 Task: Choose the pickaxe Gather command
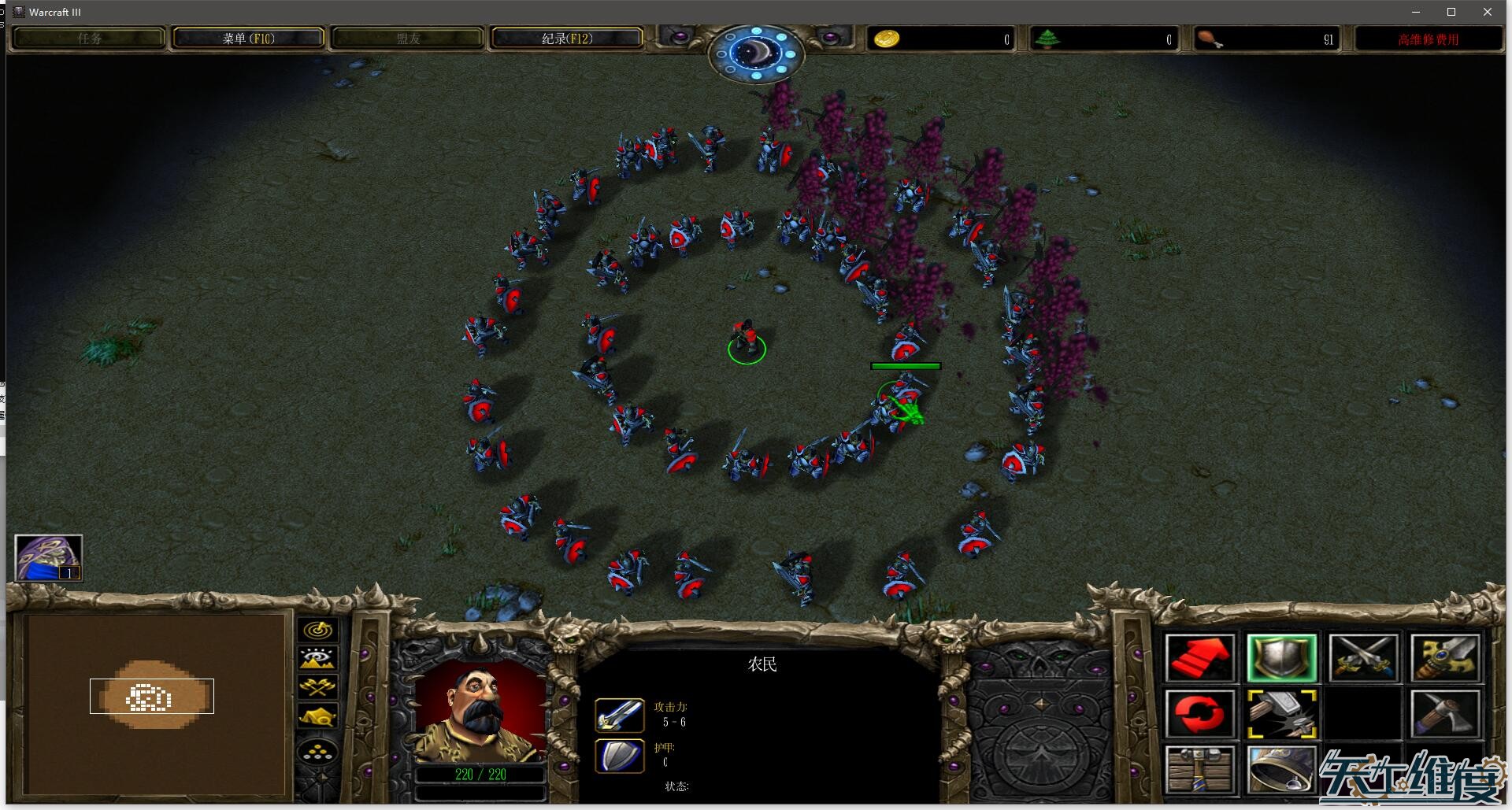tap(1445, 714)
